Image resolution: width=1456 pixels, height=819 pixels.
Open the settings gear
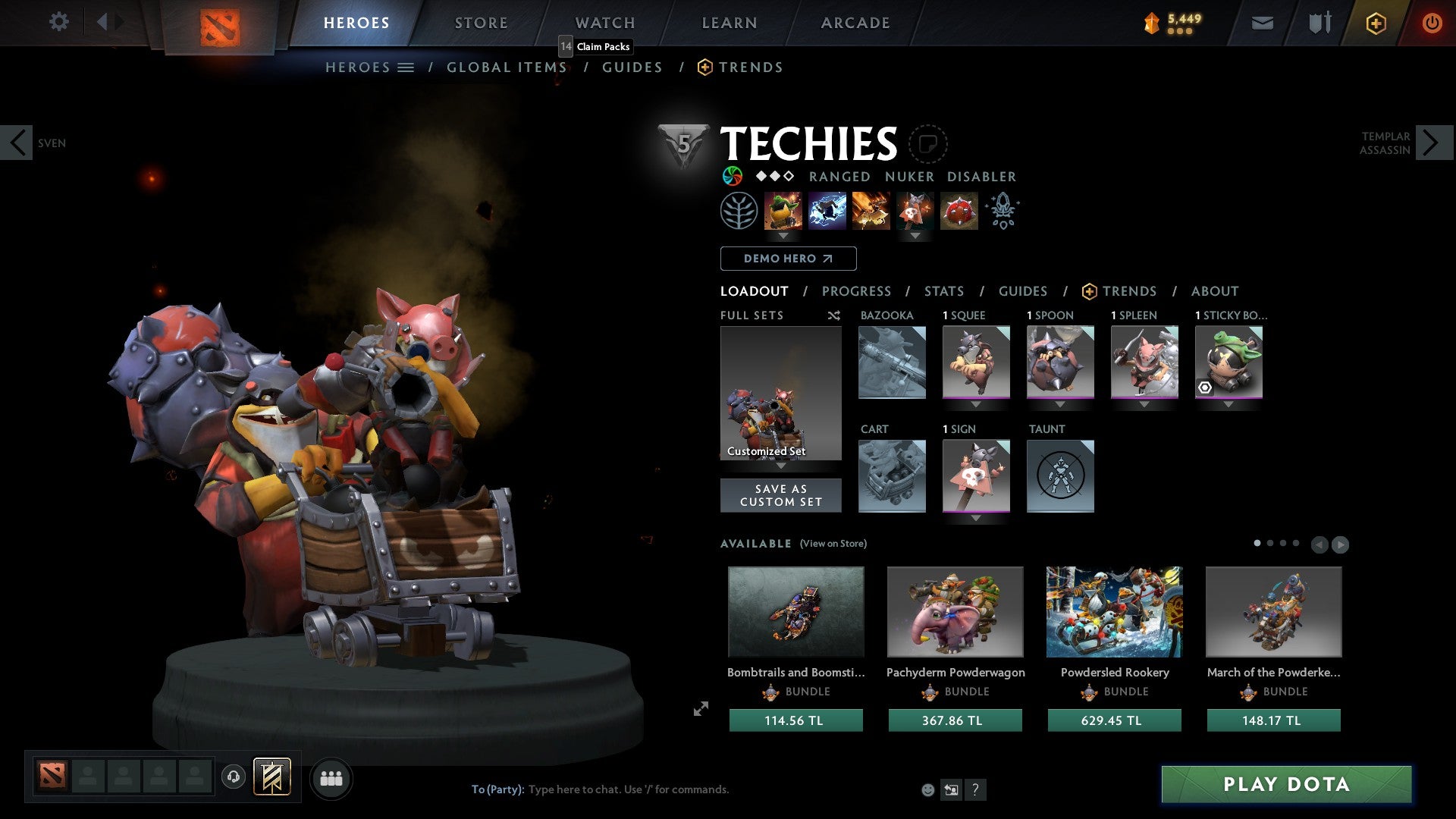[x=58, y=21]
